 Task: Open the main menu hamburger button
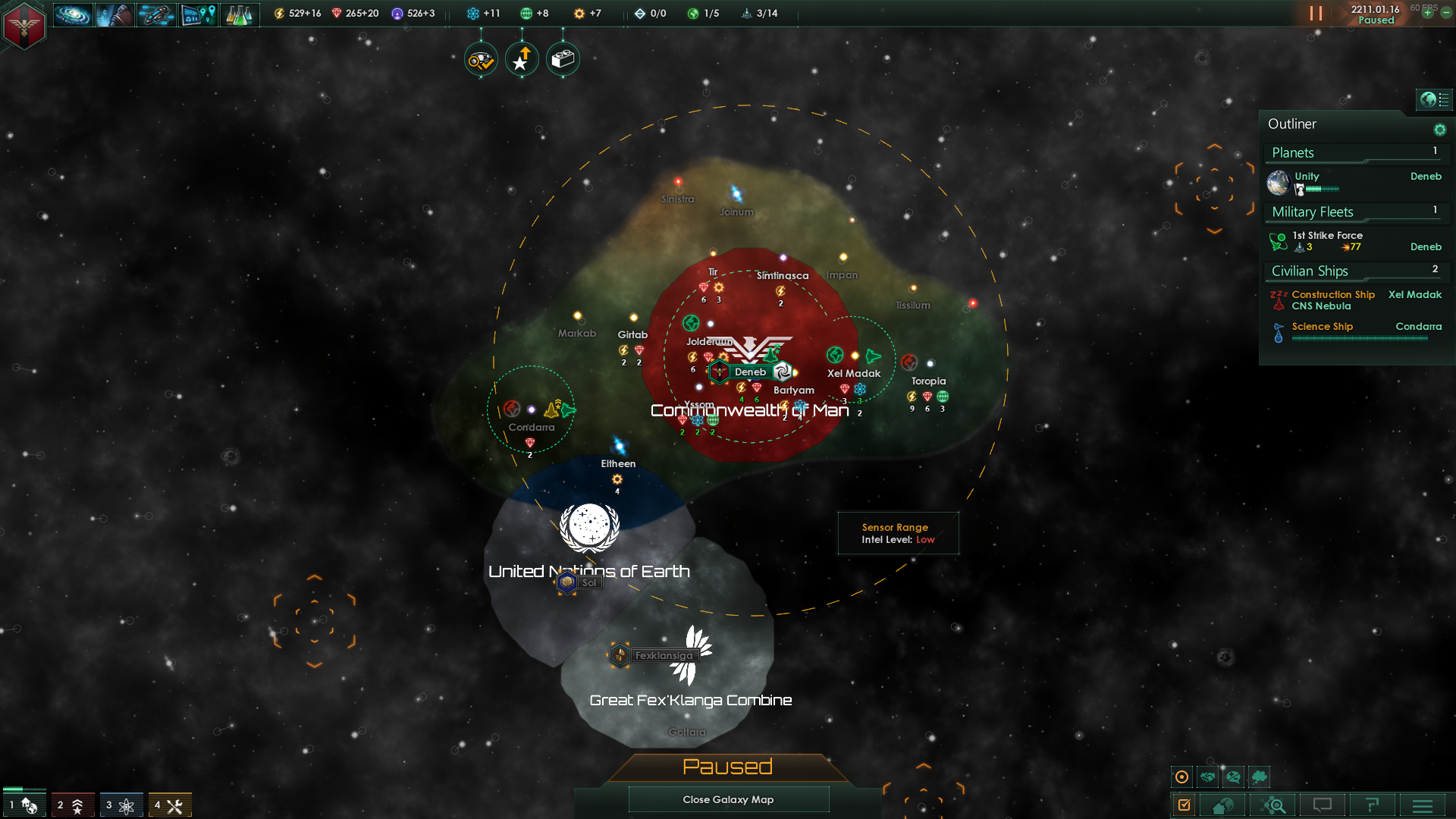1423,805
